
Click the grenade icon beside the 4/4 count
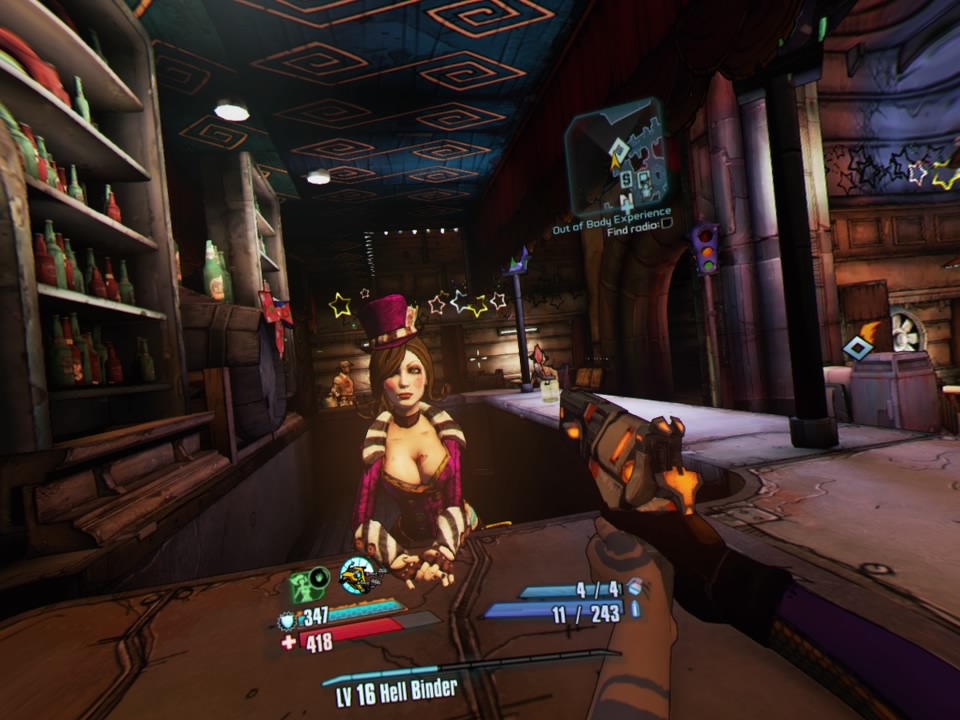point(633,590)
